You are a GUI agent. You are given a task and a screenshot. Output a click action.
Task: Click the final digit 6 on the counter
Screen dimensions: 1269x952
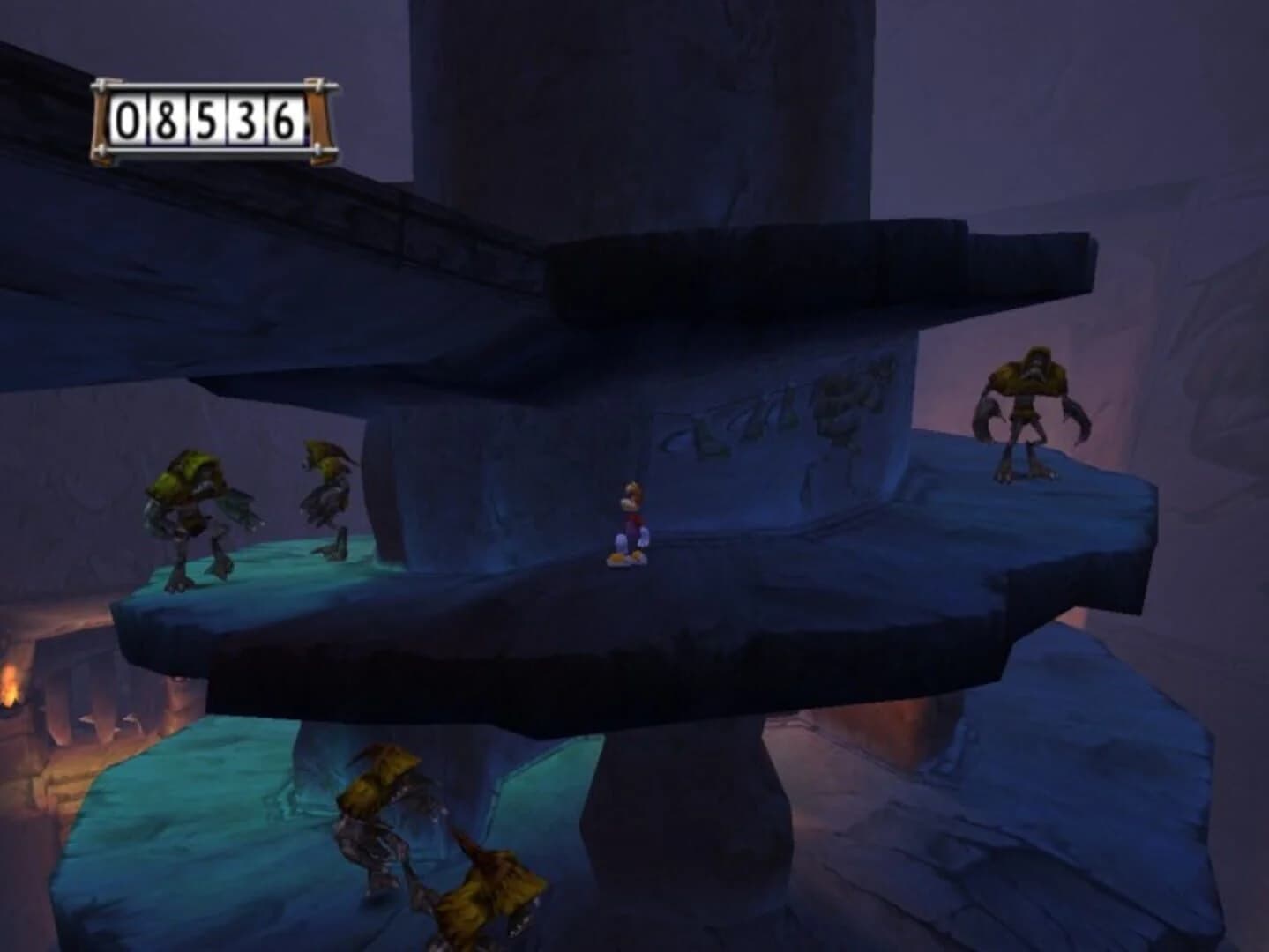point(284,120)
